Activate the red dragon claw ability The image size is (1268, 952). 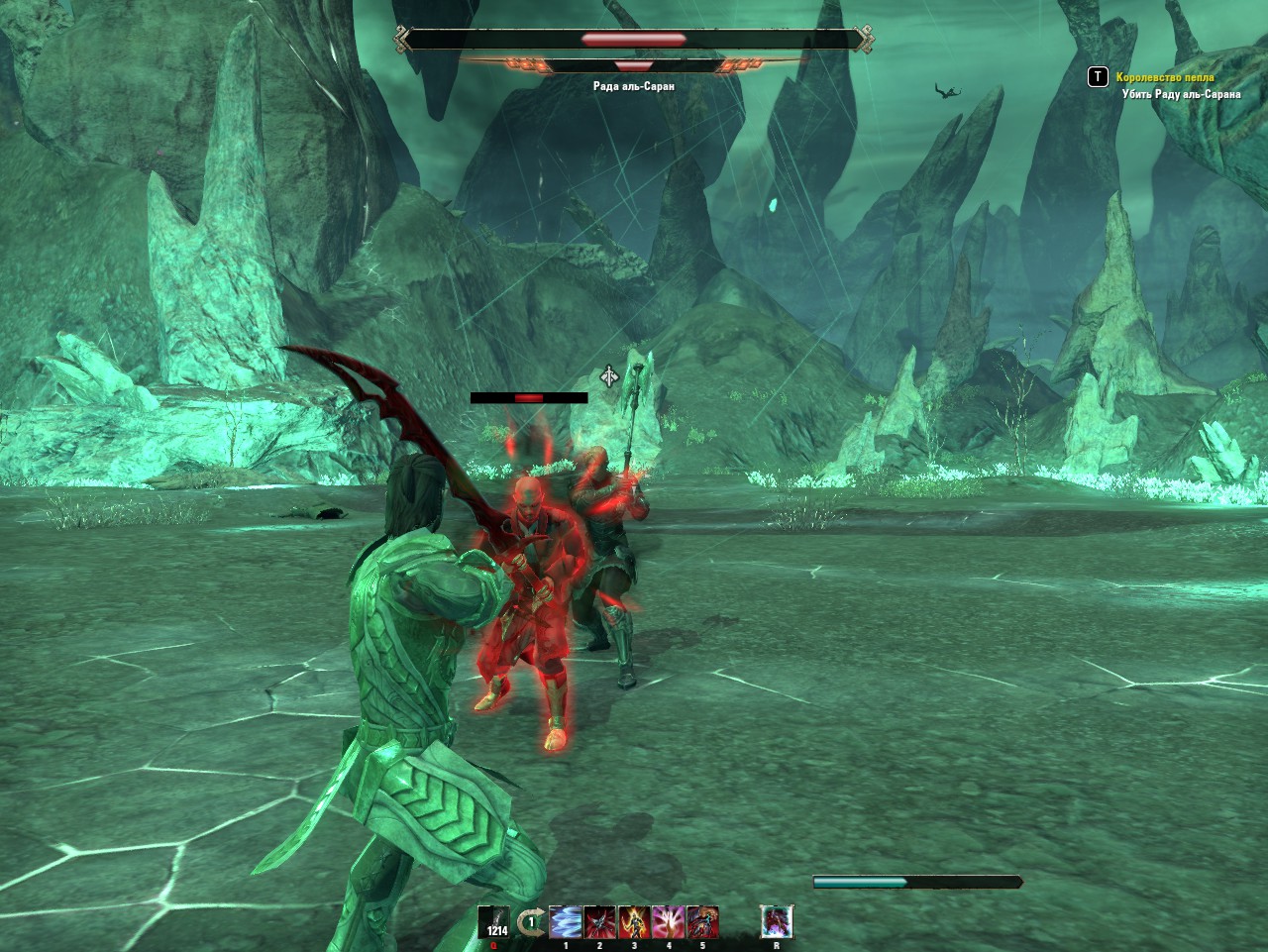[x=702, y=922]
